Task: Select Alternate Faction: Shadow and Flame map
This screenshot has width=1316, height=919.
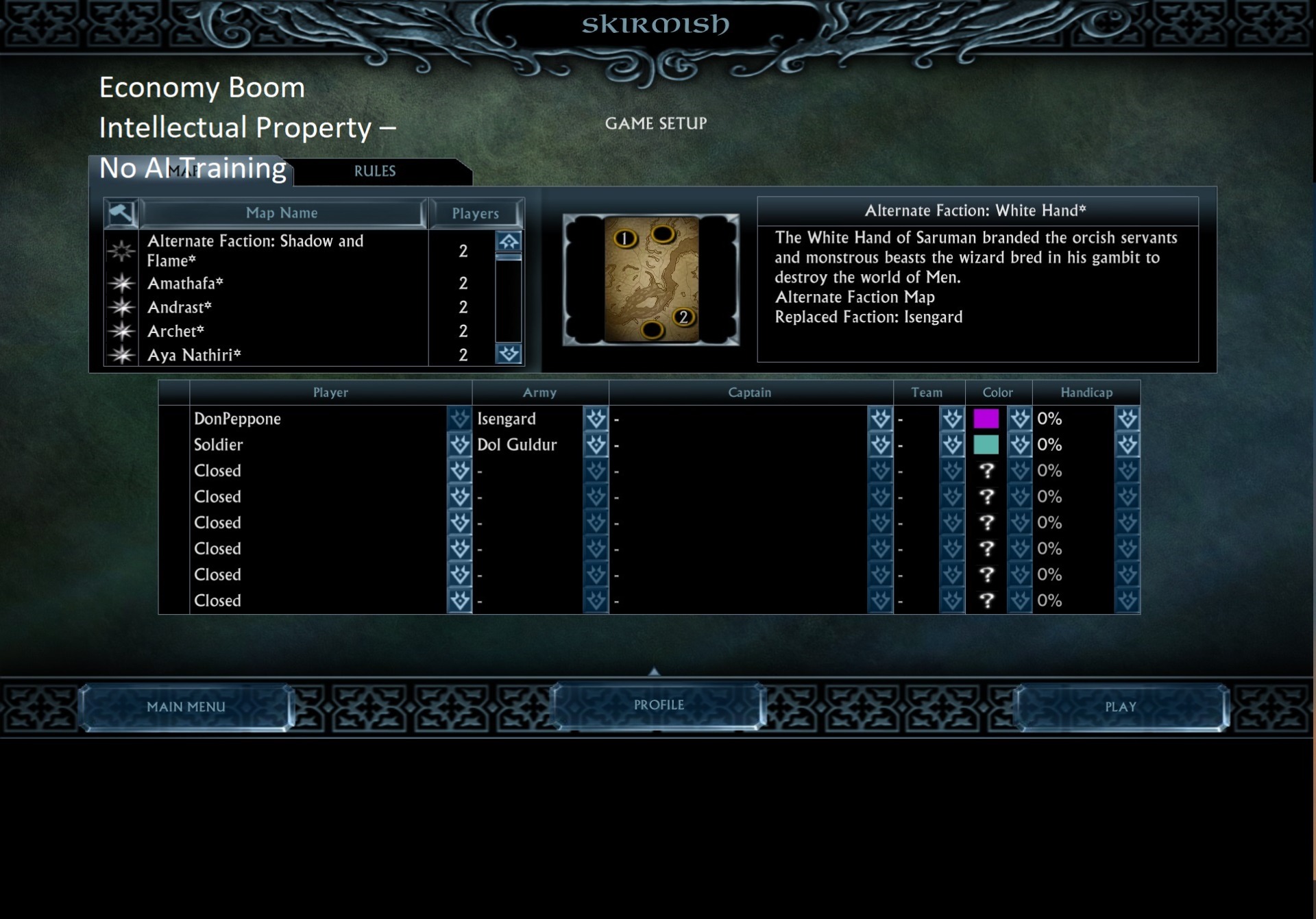Action: (255, 250)
